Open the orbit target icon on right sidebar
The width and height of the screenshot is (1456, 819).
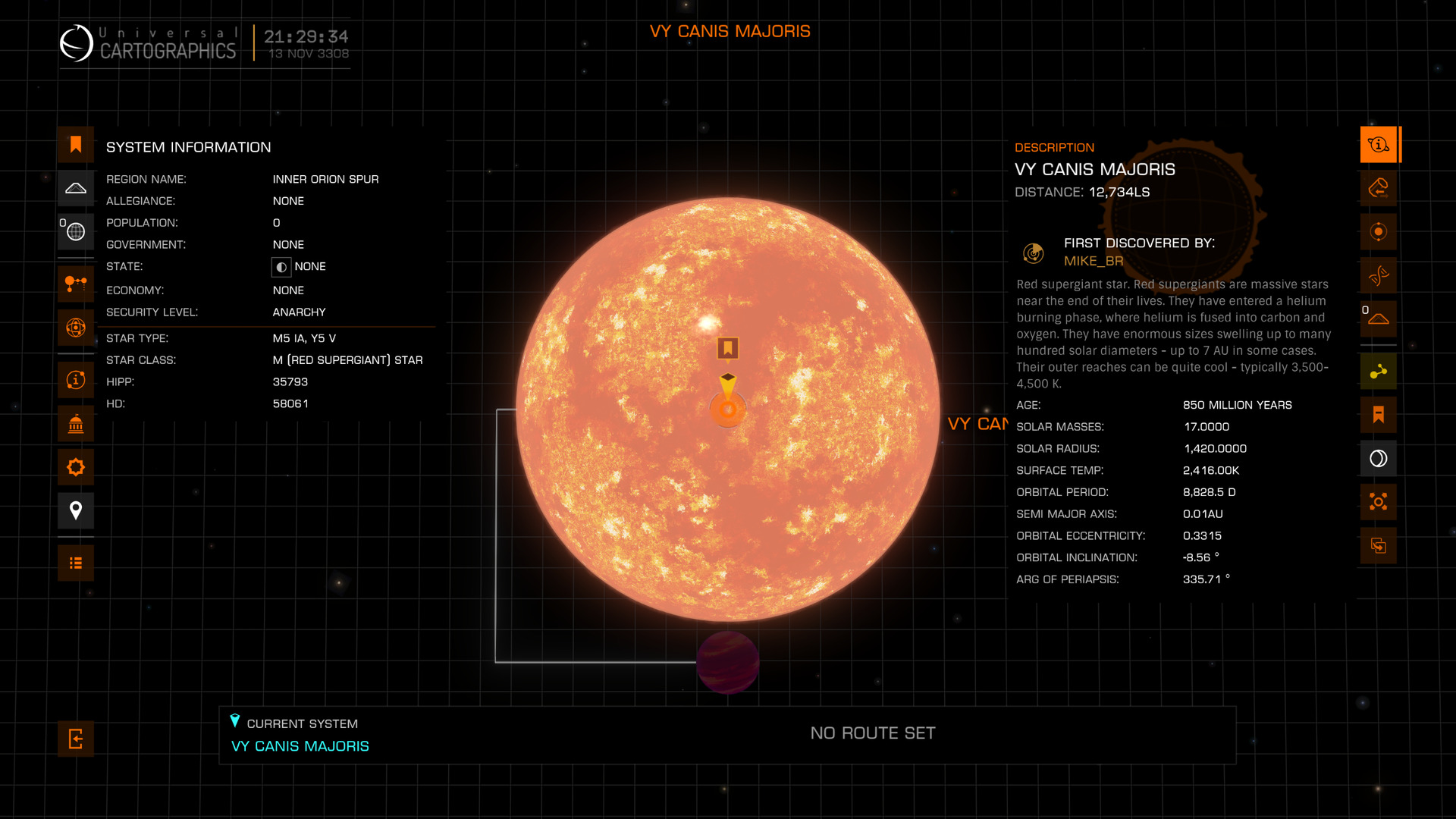(1378, 232)
